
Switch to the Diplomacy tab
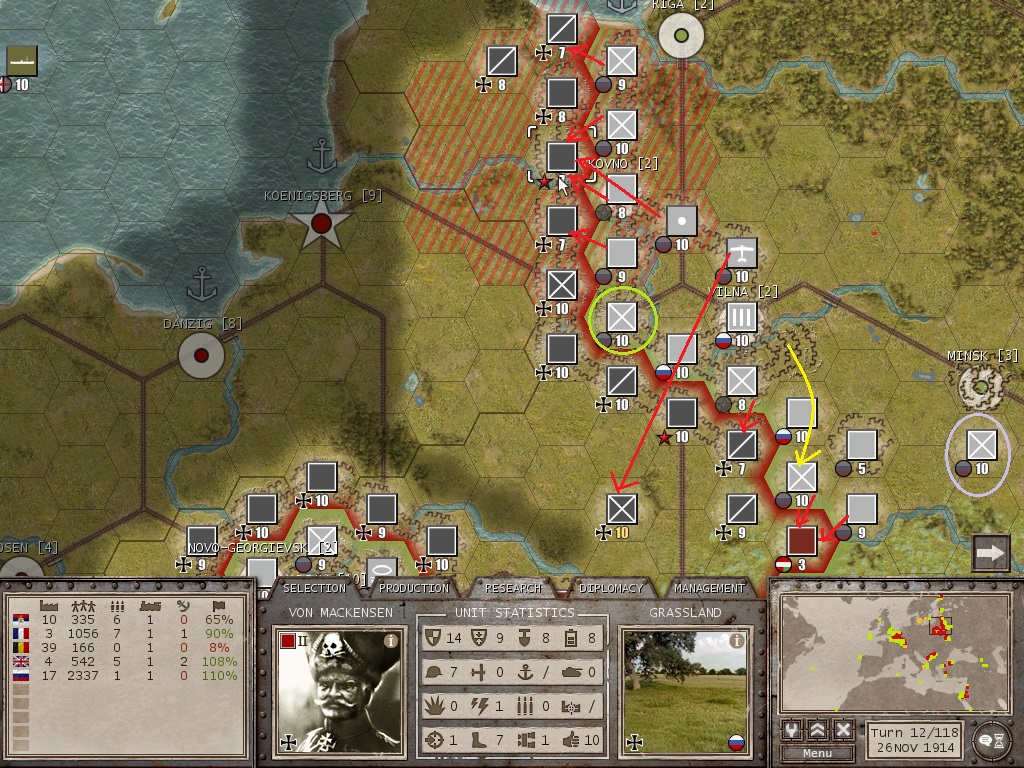pos(611,588)
